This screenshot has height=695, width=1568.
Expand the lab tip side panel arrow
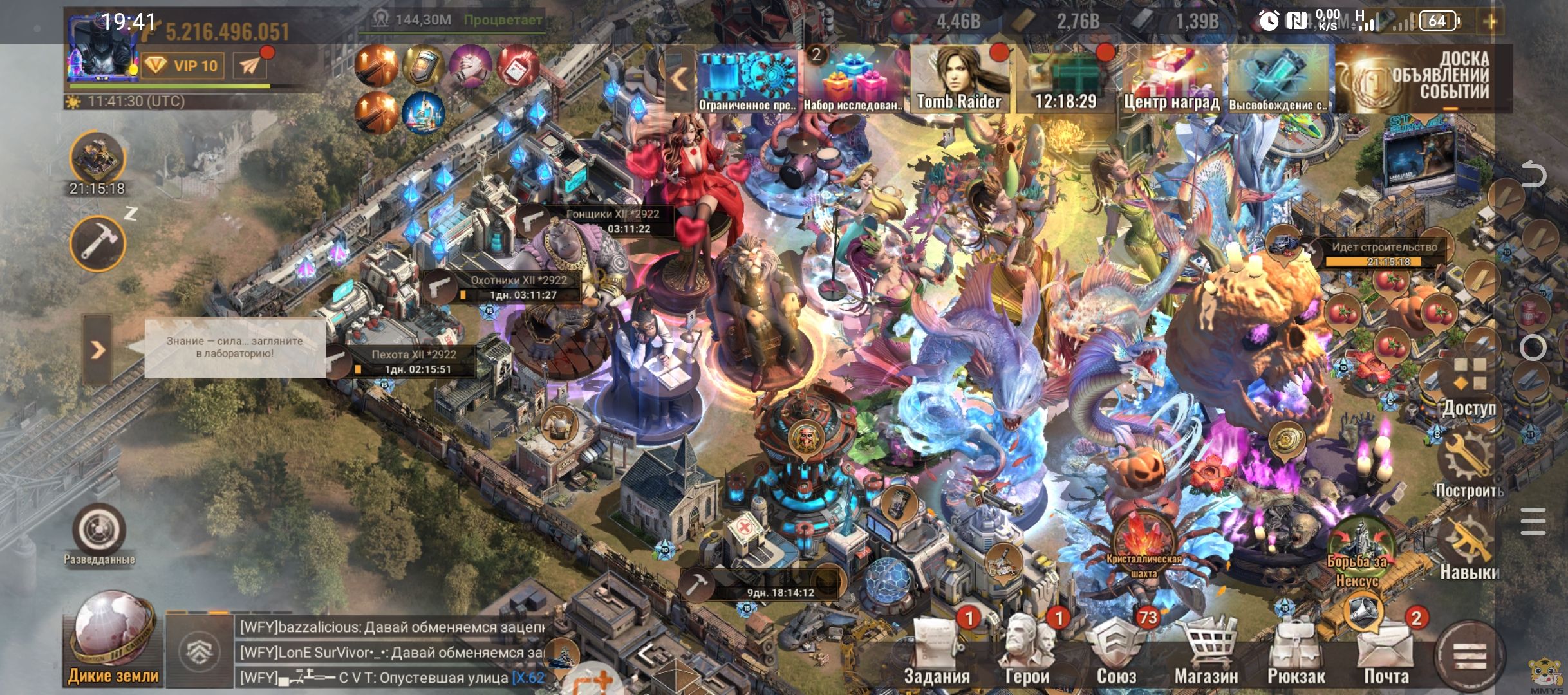tap(97, 350)
